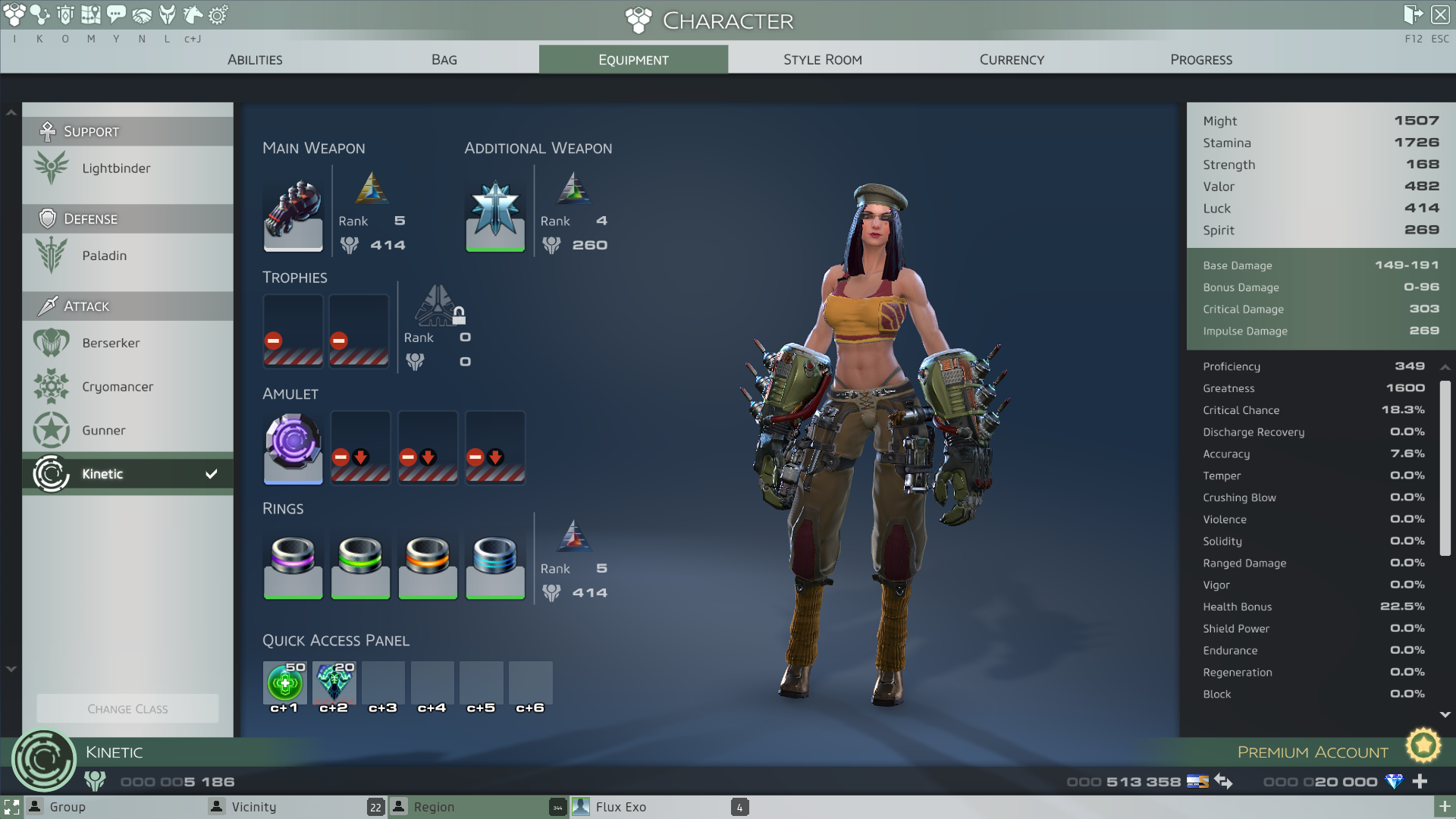Viewport: 1456px width, 819px height.
Task: Open the settings gear icon
Action: 218,14
